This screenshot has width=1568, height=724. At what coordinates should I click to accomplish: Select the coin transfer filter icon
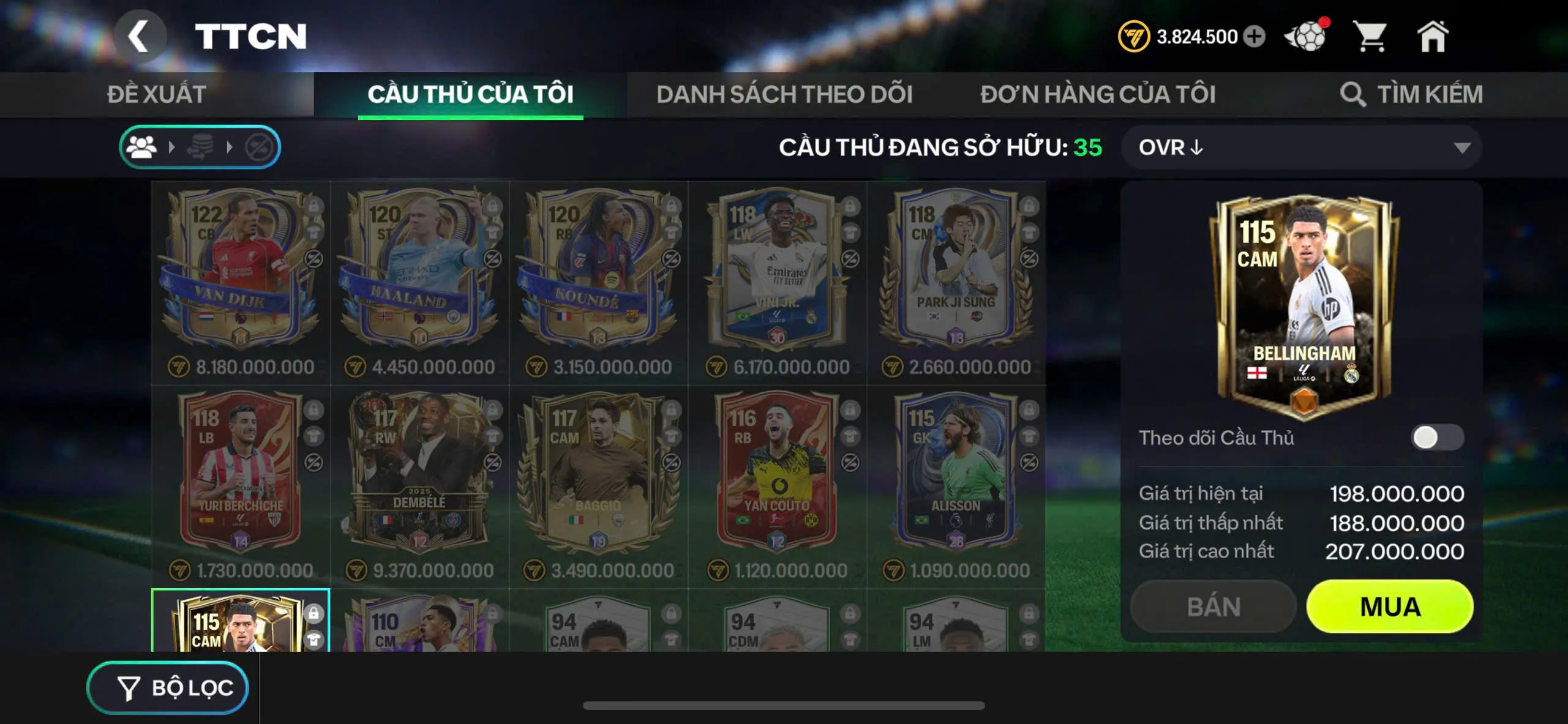pos(202,146)
